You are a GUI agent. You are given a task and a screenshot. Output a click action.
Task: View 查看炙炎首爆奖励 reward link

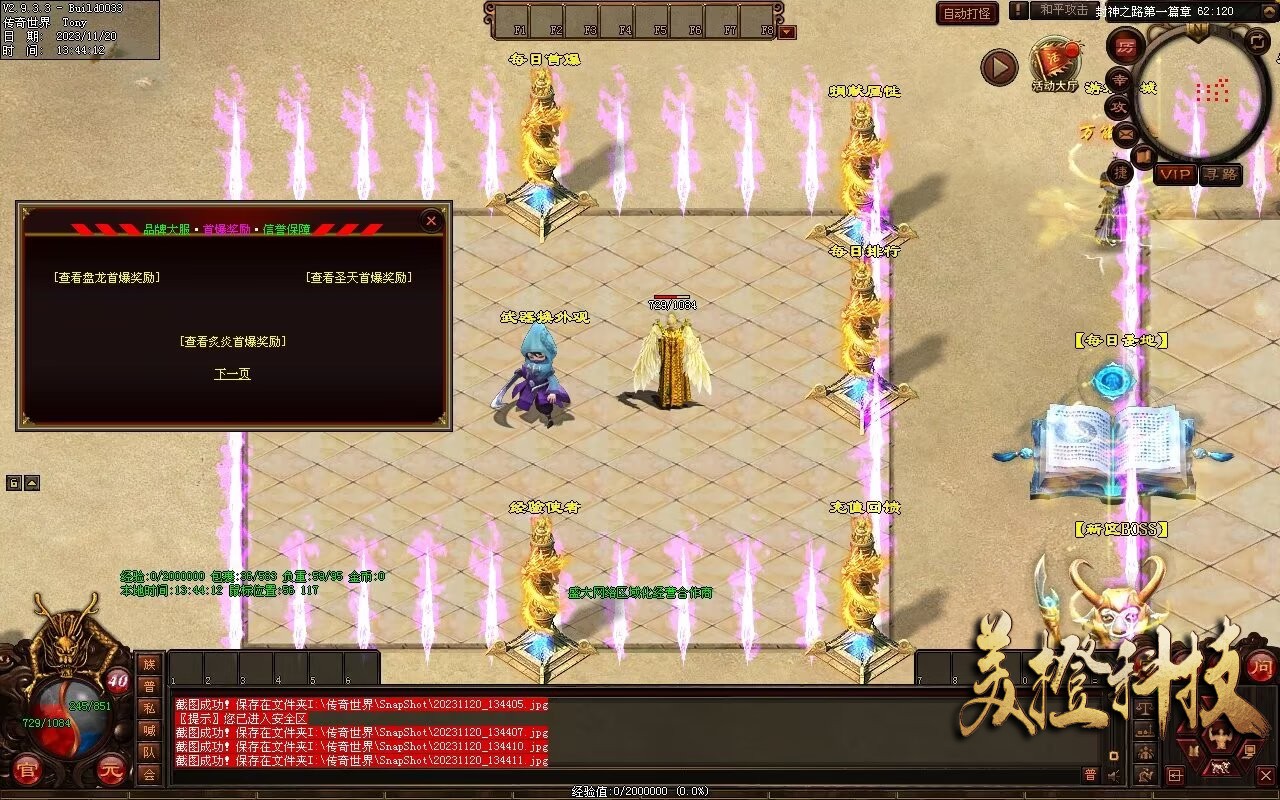[x=233, y=341]
